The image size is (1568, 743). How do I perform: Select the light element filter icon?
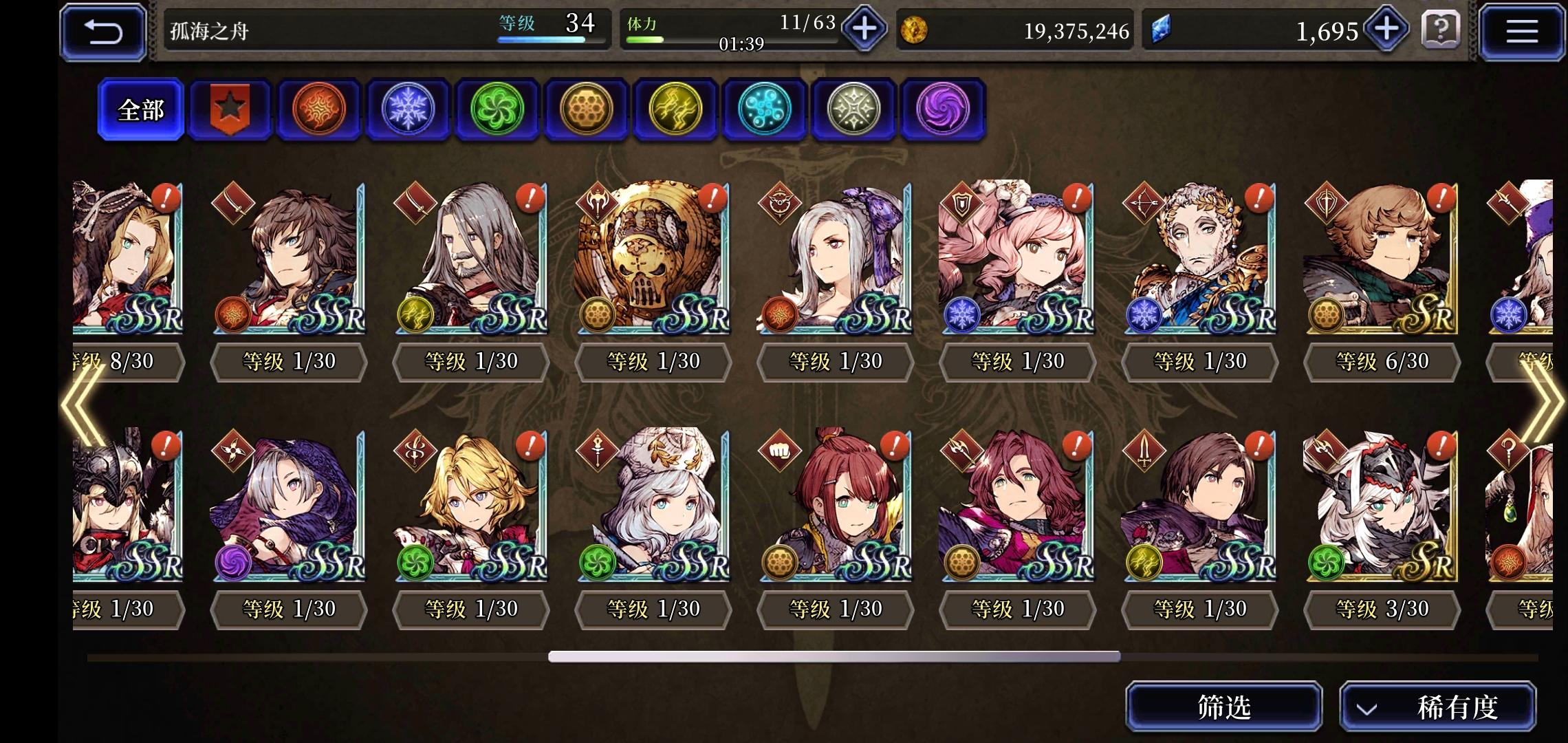pos(853,110)
